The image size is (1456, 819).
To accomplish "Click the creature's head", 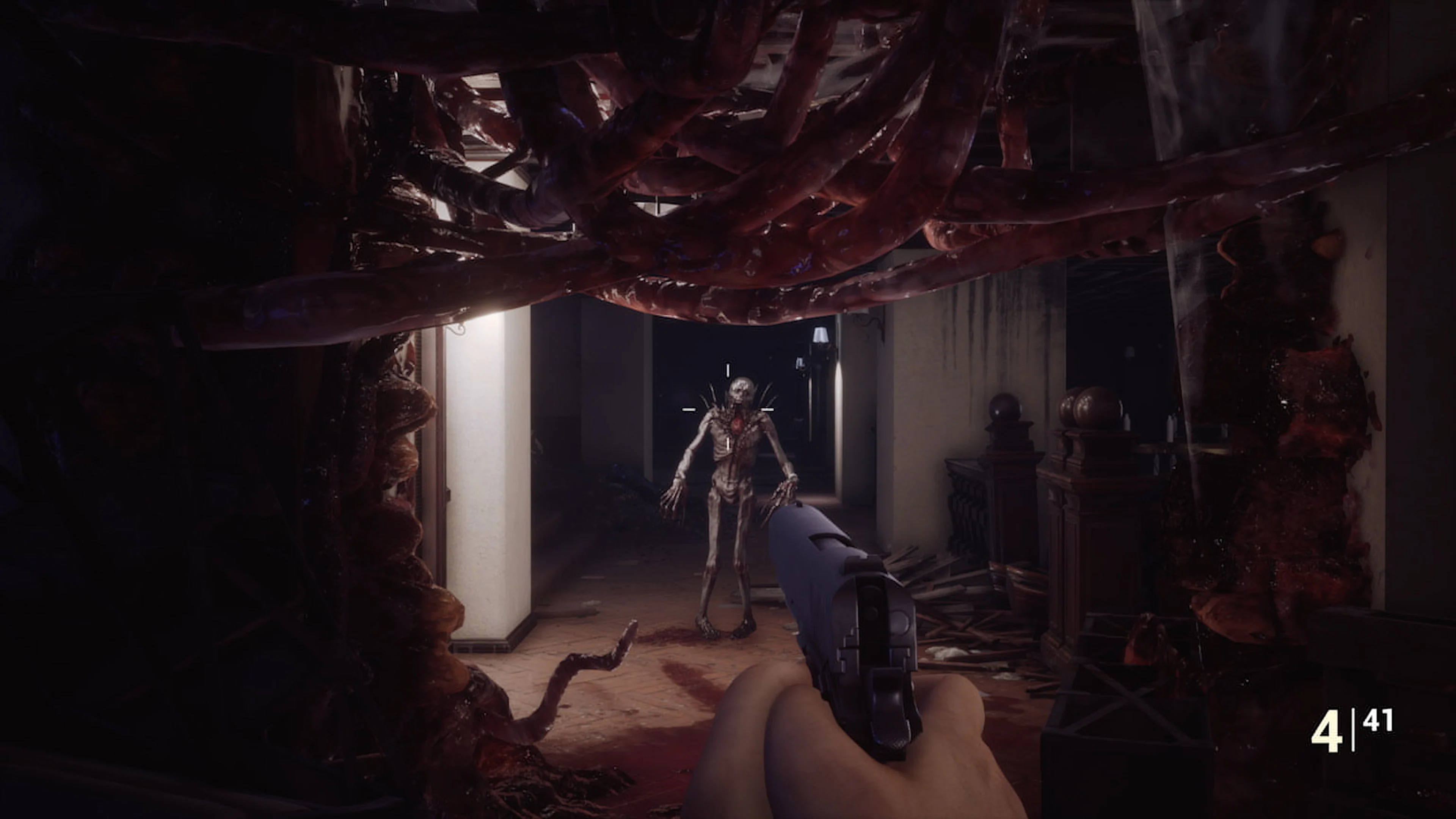I will click(741, 389).
